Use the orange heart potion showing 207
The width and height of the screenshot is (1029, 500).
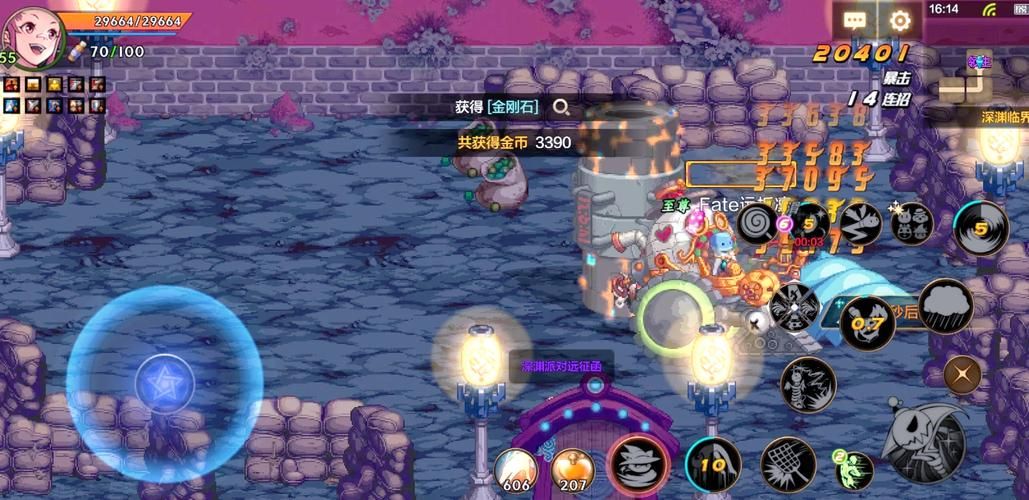click(x=573, y=468)
